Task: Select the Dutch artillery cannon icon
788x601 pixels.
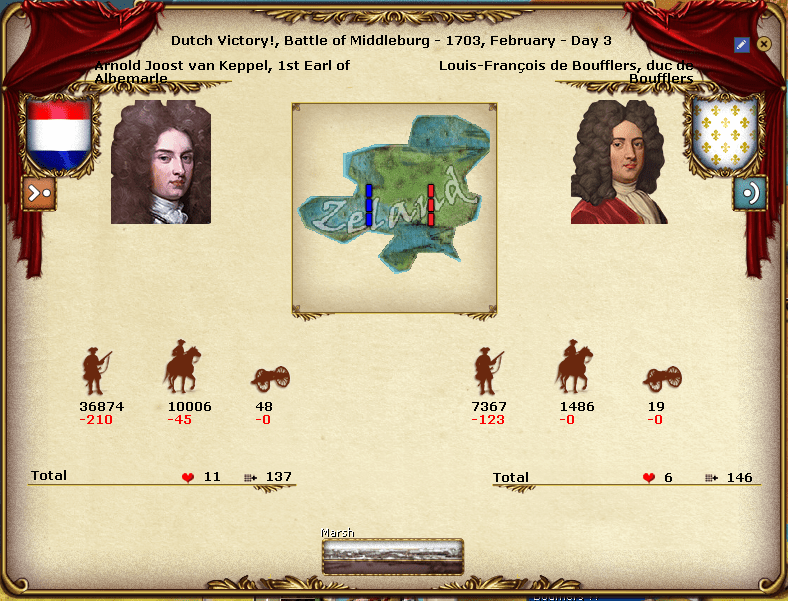Action: click(271, 379)
